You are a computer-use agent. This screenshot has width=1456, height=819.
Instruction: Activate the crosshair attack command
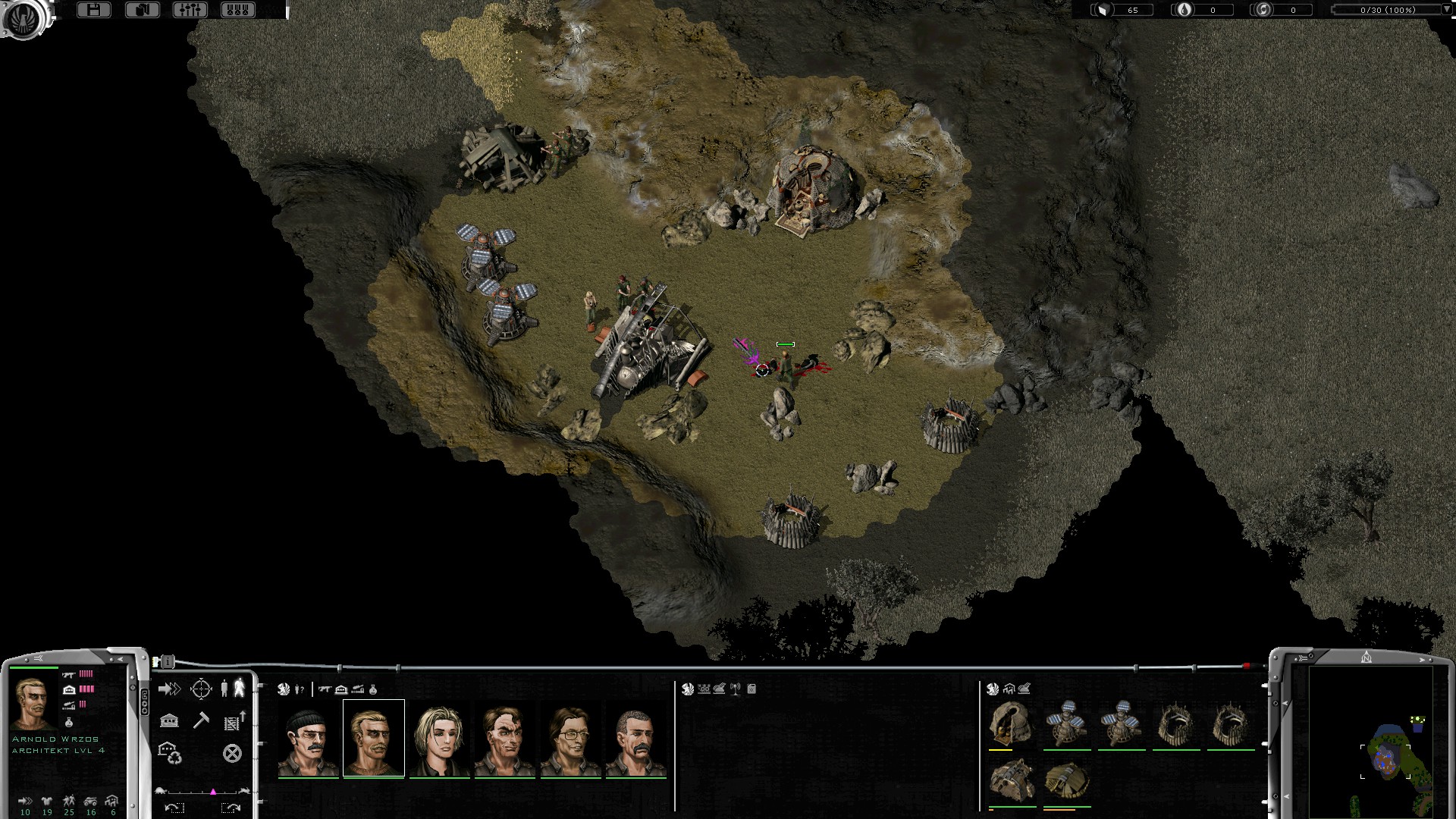201,689
